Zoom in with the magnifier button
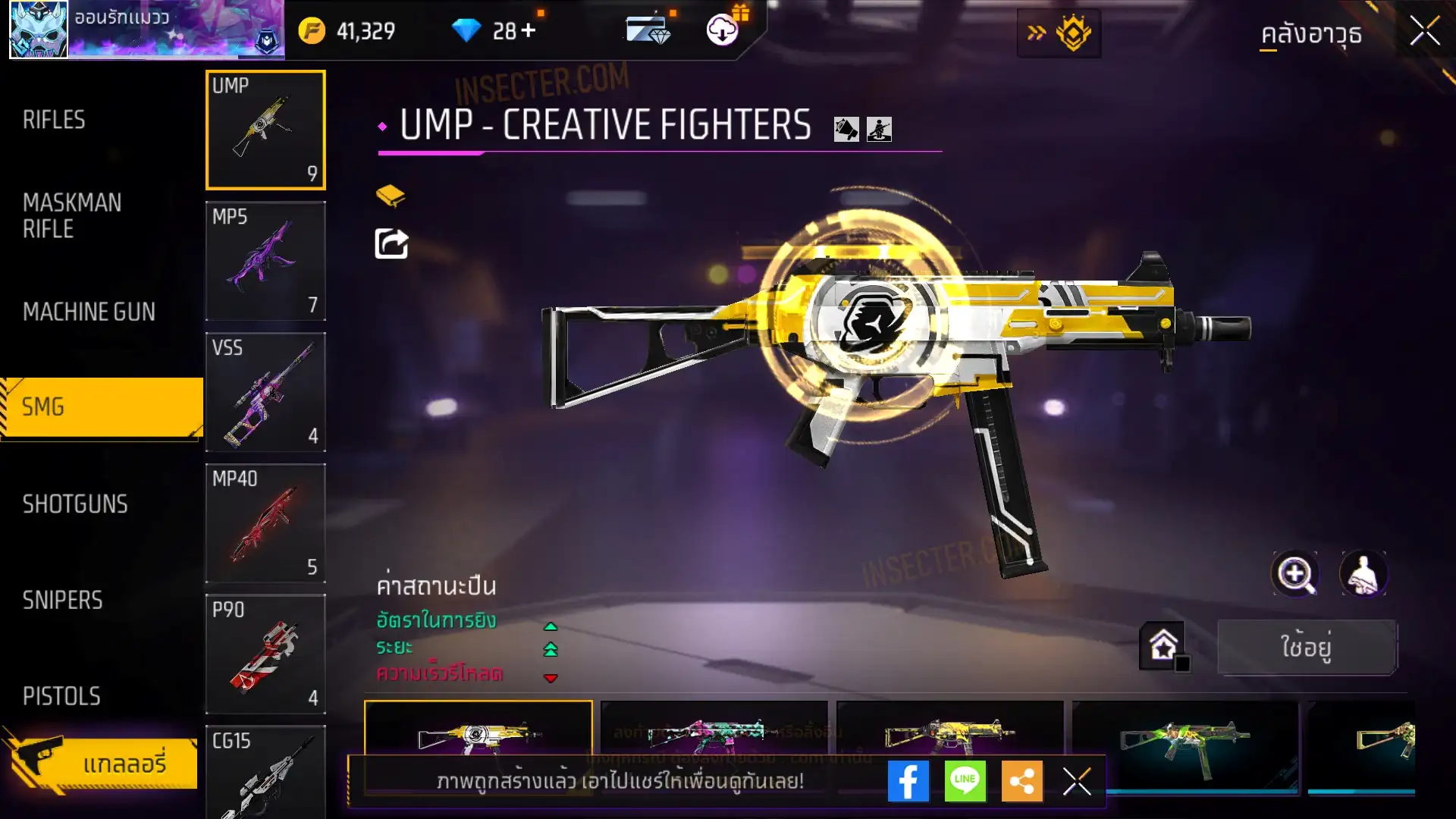 pyautogui.click(x=1294, y=574)
